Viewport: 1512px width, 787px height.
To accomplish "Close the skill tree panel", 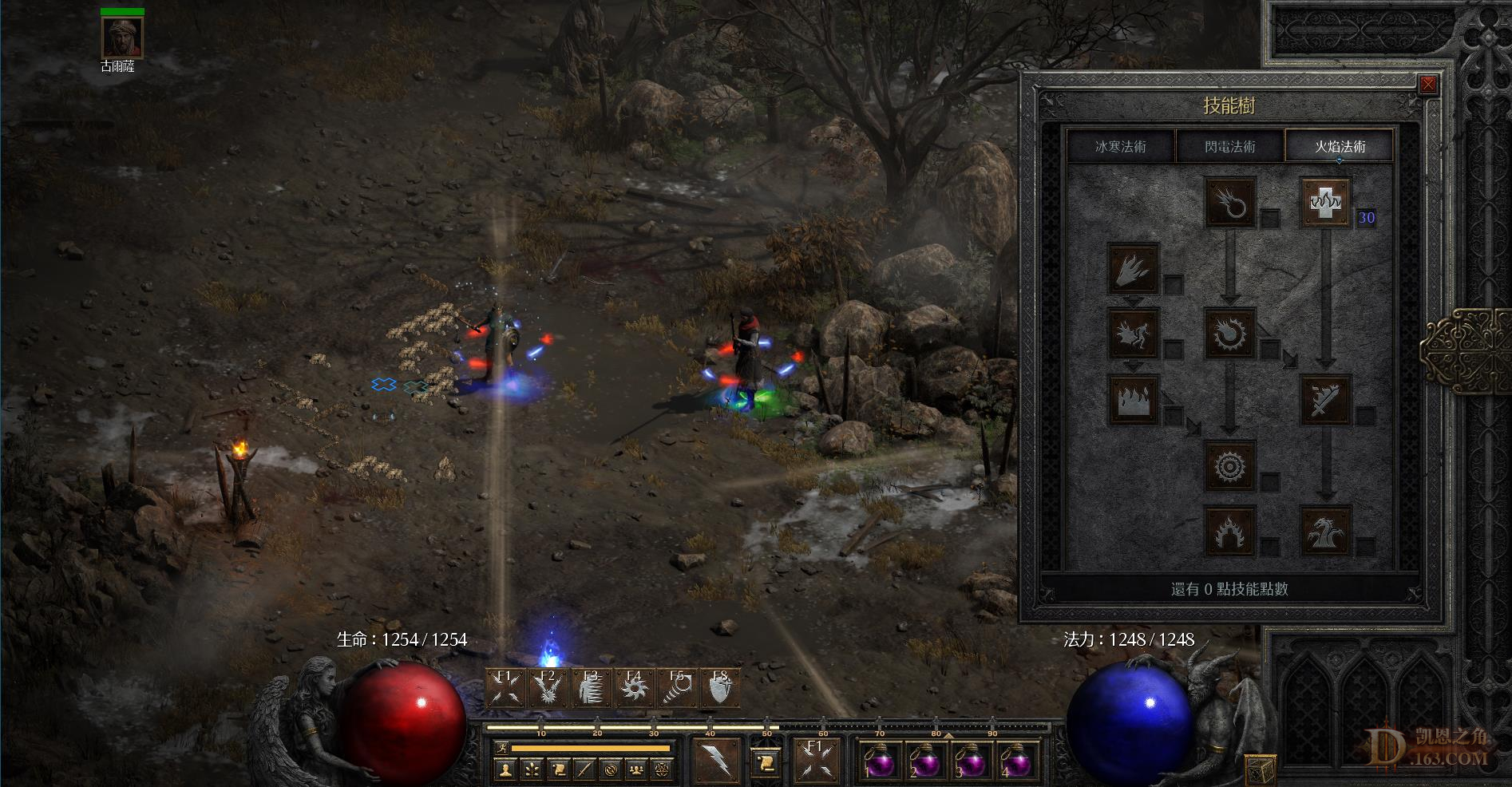I will [x=1428, y=85].
